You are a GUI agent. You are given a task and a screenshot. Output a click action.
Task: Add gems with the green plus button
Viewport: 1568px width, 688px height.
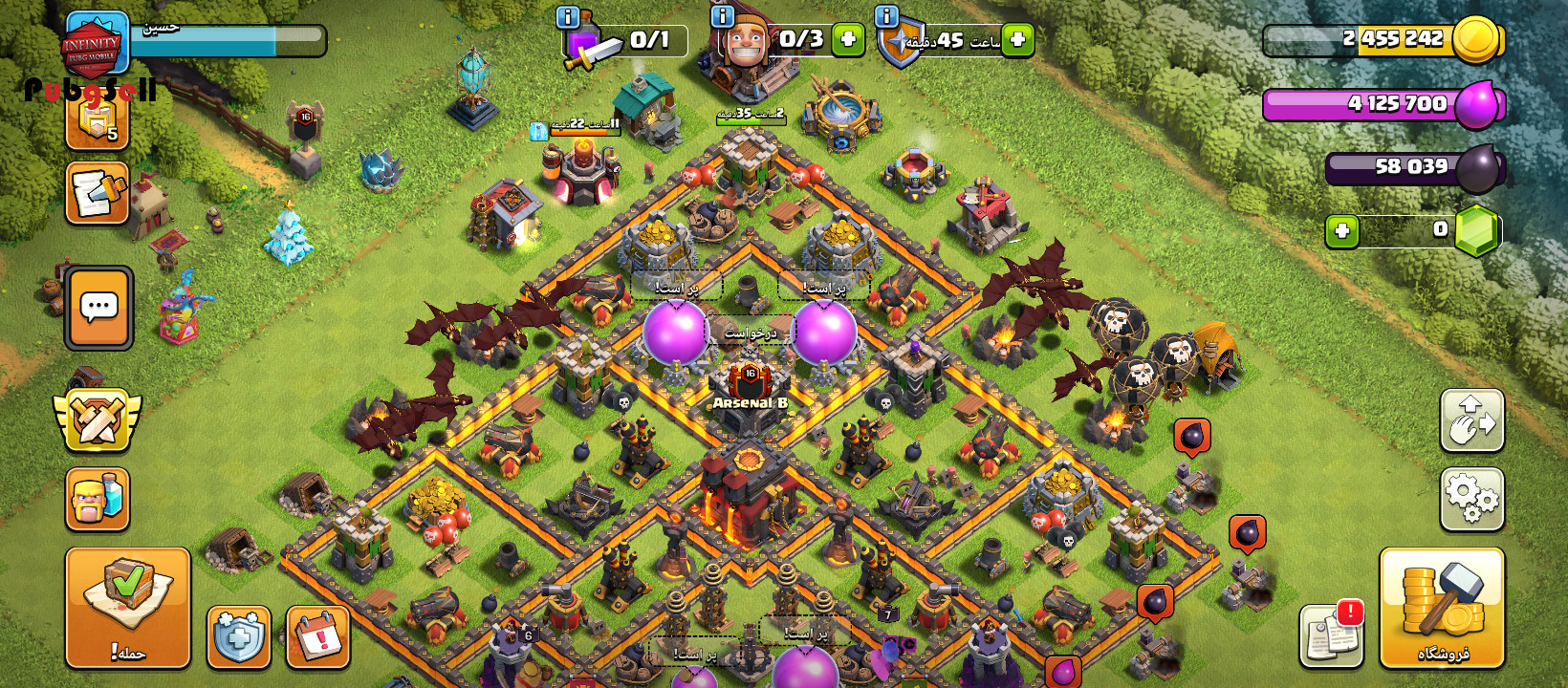1342,231
